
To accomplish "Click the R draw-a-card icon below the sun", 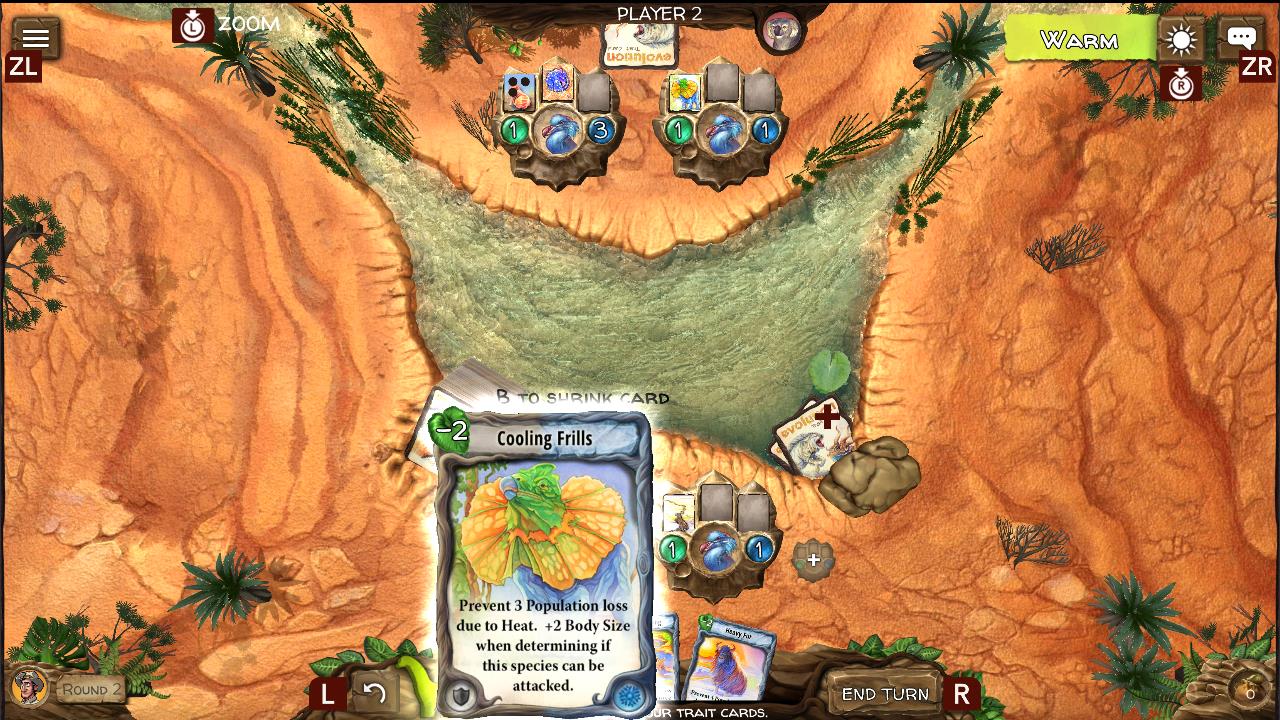I will [x=1183, y=85].
